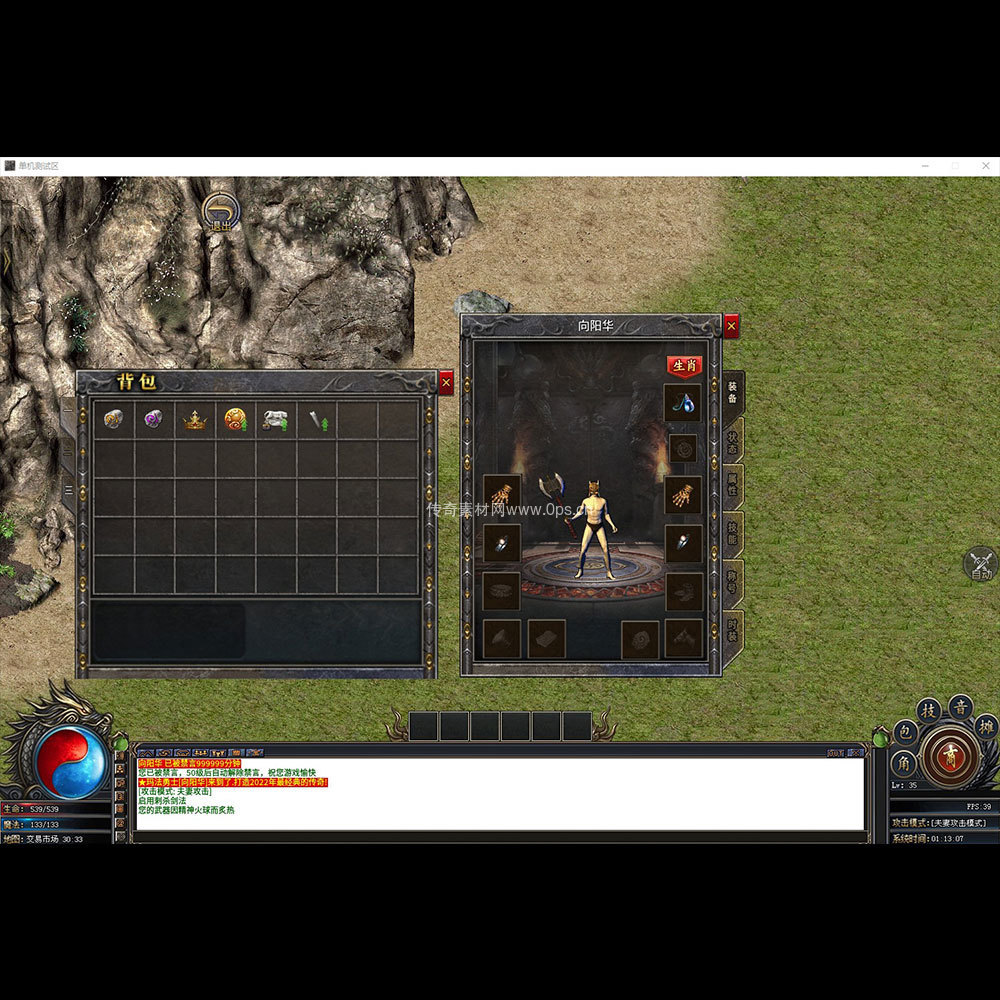Toggle the 自动 auto-combat button
The width and height of the screenshot is (1000, 1000).
[x=980, y=565]
